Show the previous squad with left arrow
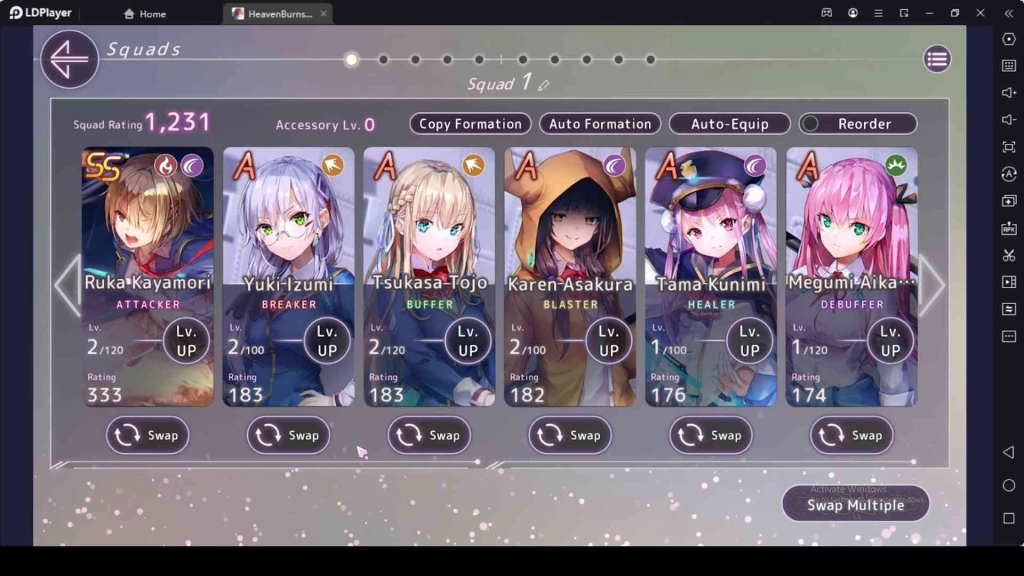Viewport: 1024px width, 576px height. tap(66, 285)
